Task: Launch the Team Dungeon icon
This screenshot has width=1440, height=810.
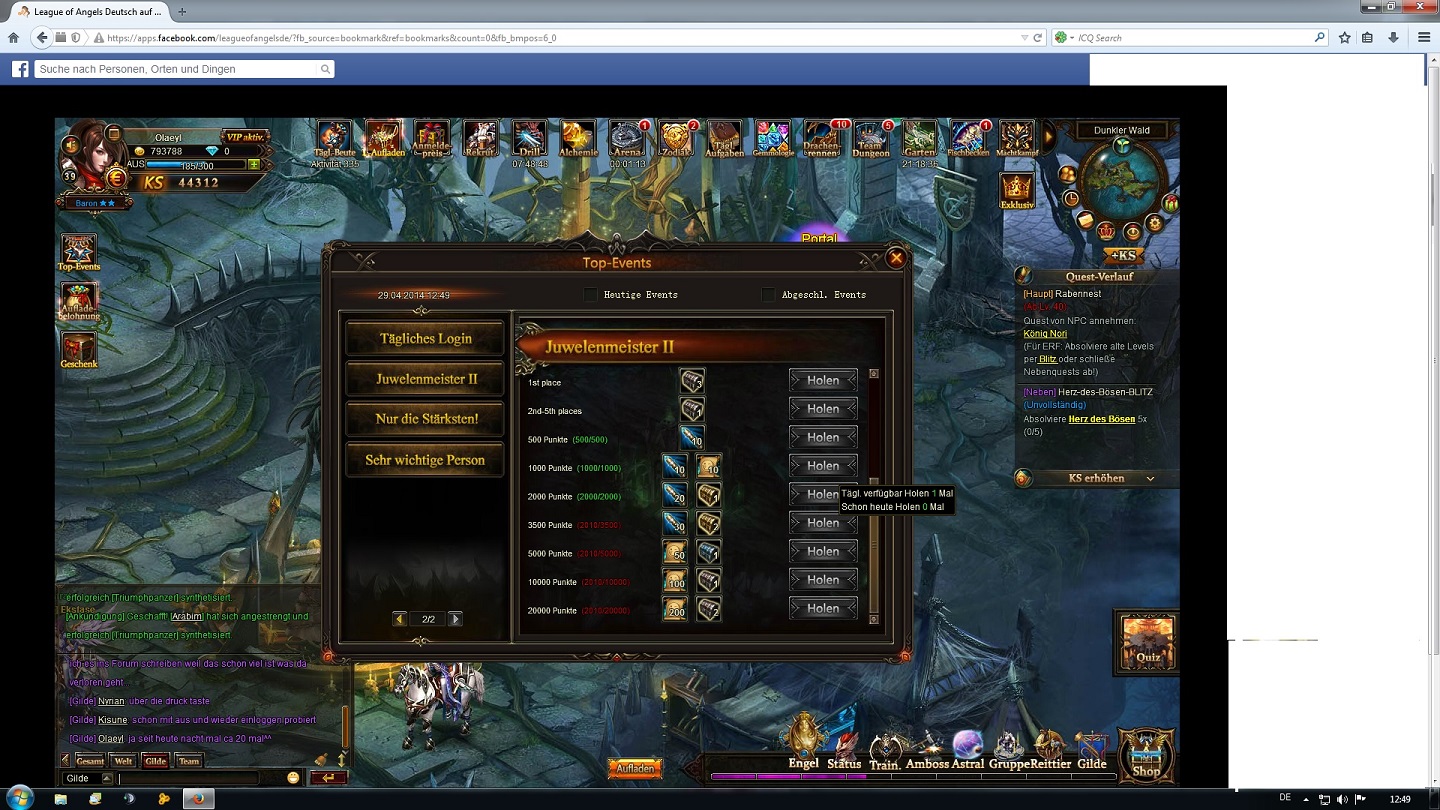Action: (x=871, y=139)
